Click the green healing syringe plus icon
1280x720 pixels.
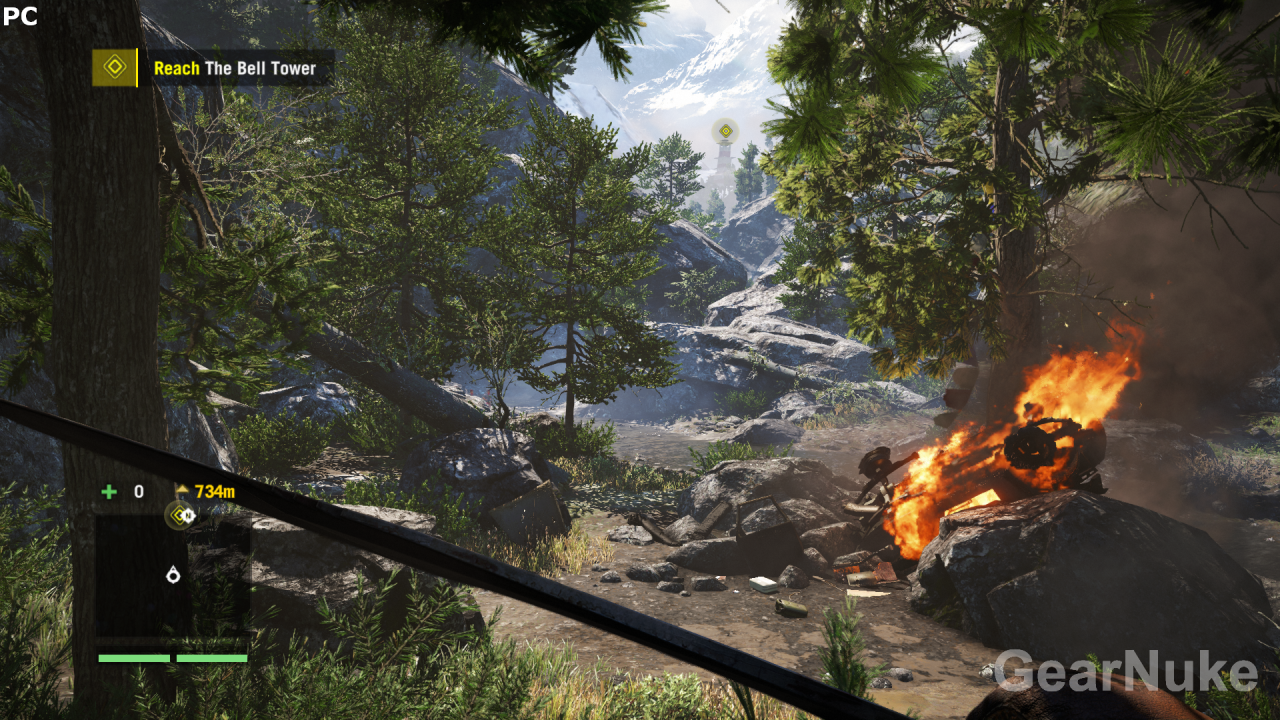[109, 491]
